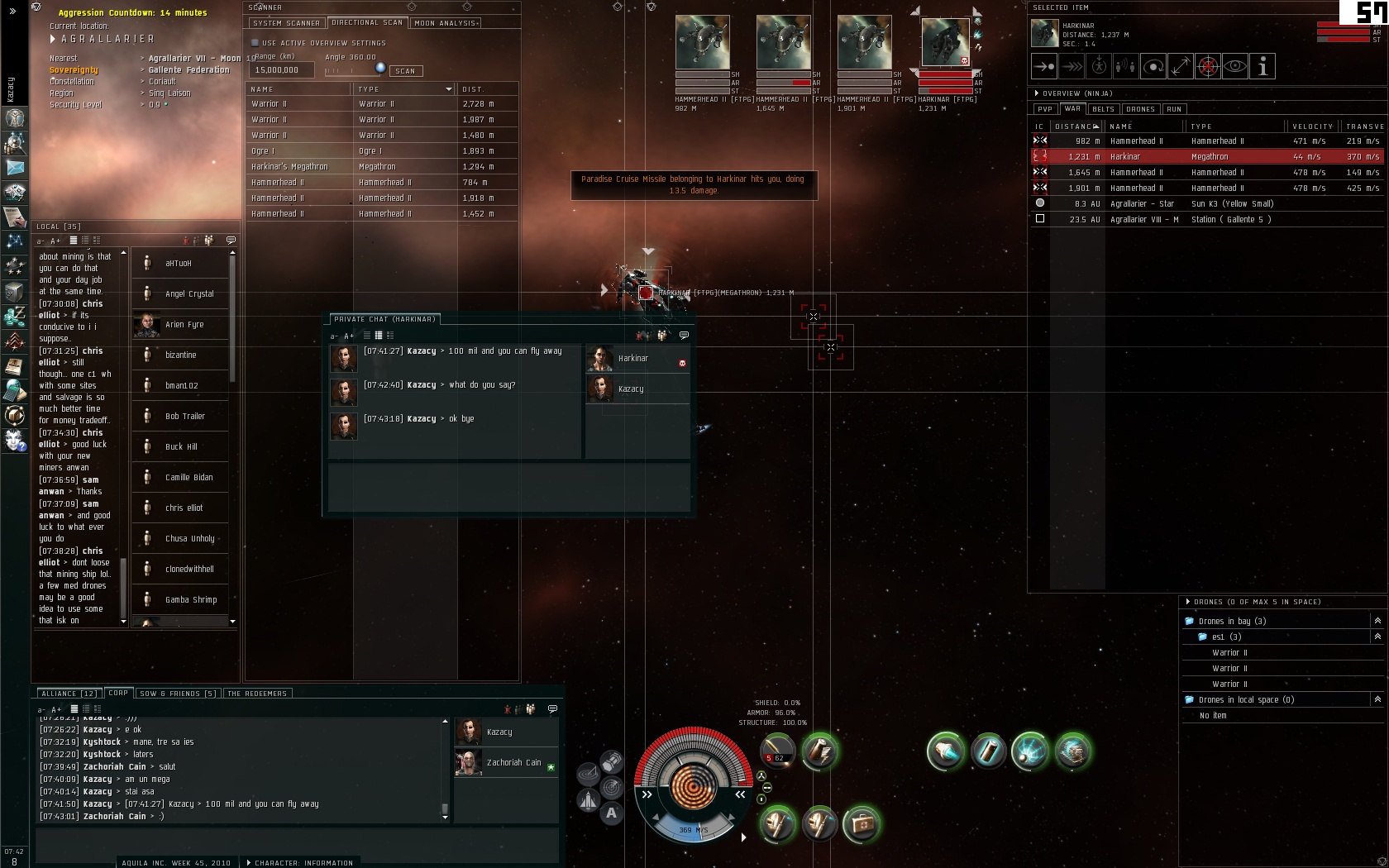Viewport: 1389px width, 868px height.
Task: Select Zachoriah Cain in corp member list
Action: [x=513, y=763]
